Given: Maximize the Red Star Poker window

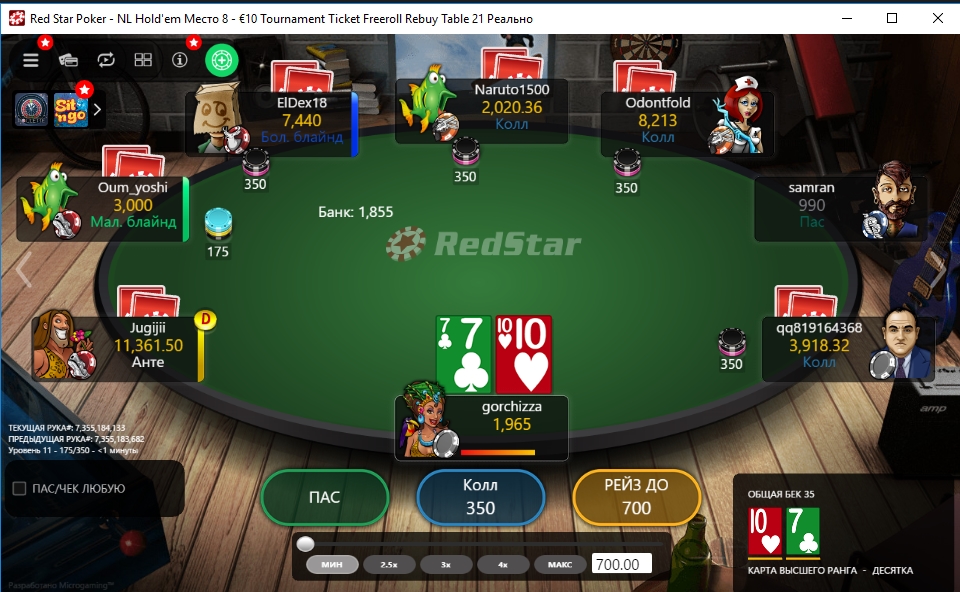Looking at the screenshot, I should [892, 18].
